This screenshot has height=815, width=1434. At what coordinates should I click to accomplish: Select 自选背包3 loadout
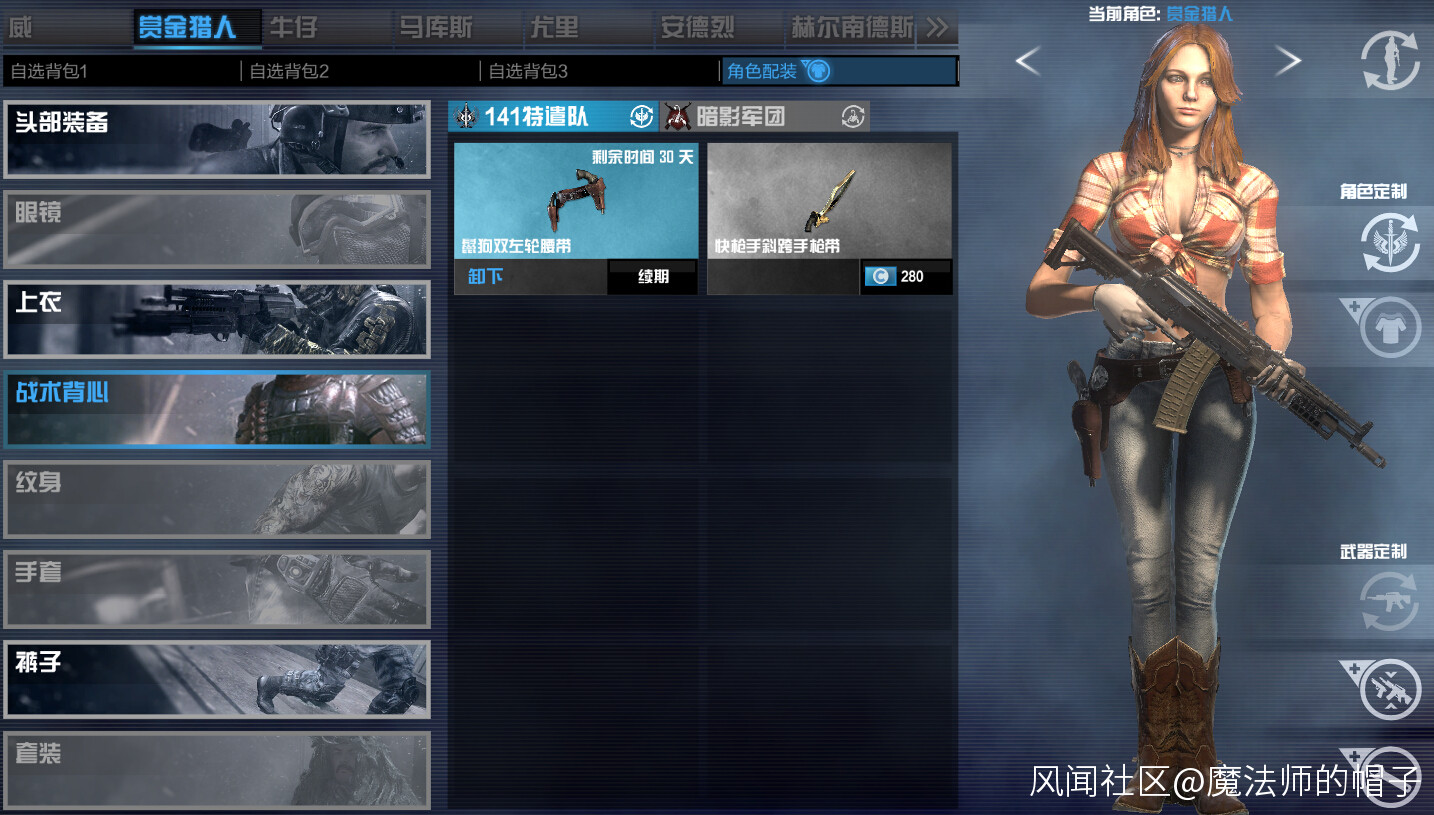(598, 71)
